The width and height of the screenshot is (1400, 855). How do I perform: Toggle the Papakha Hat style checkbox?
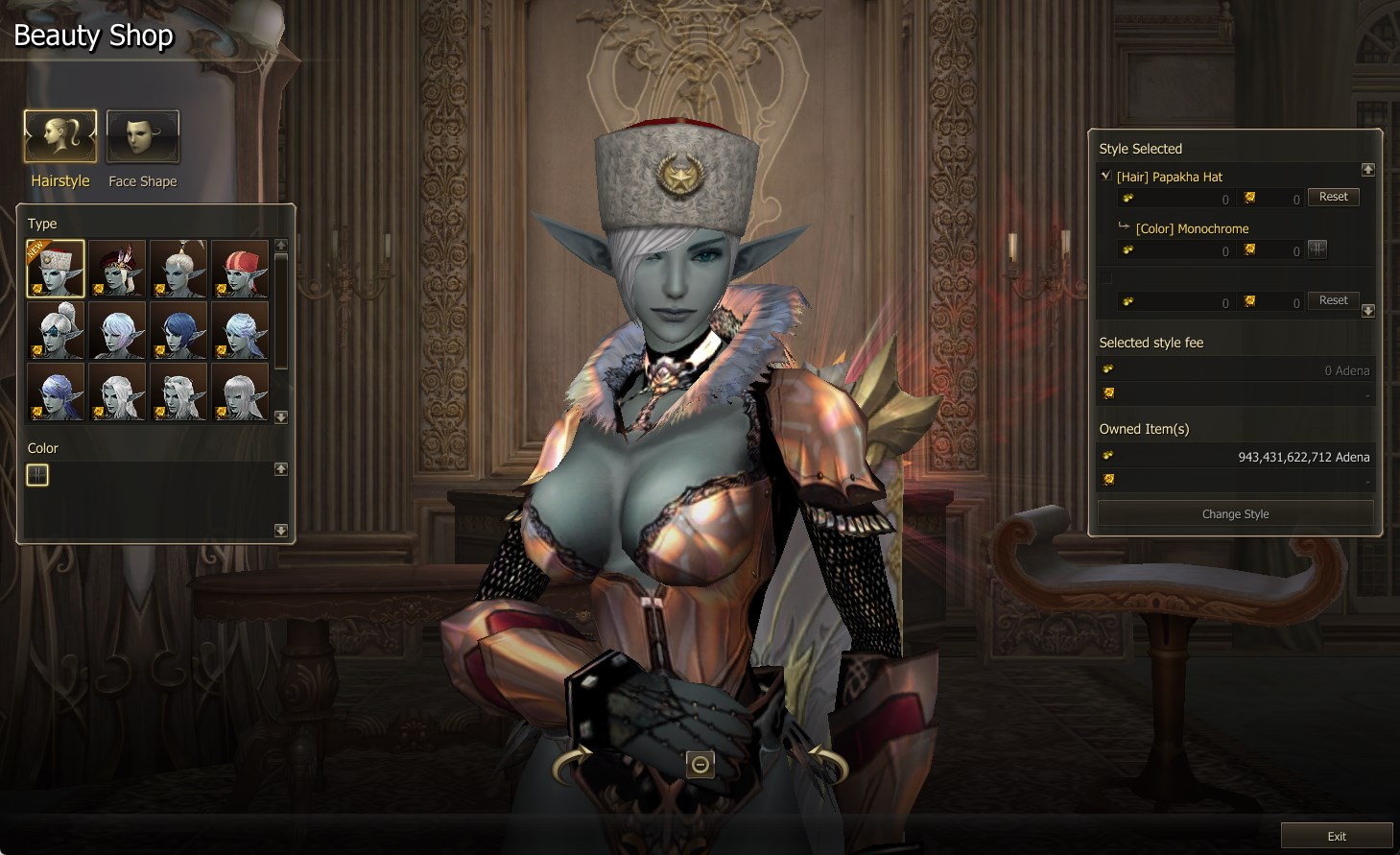point(1106,176)
